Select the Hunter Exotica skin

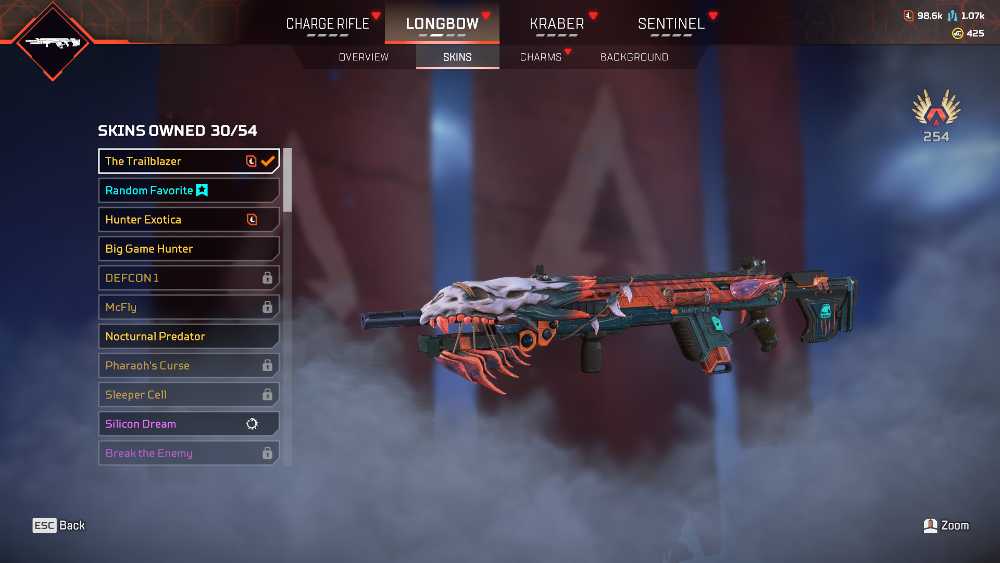pos(188,219)
